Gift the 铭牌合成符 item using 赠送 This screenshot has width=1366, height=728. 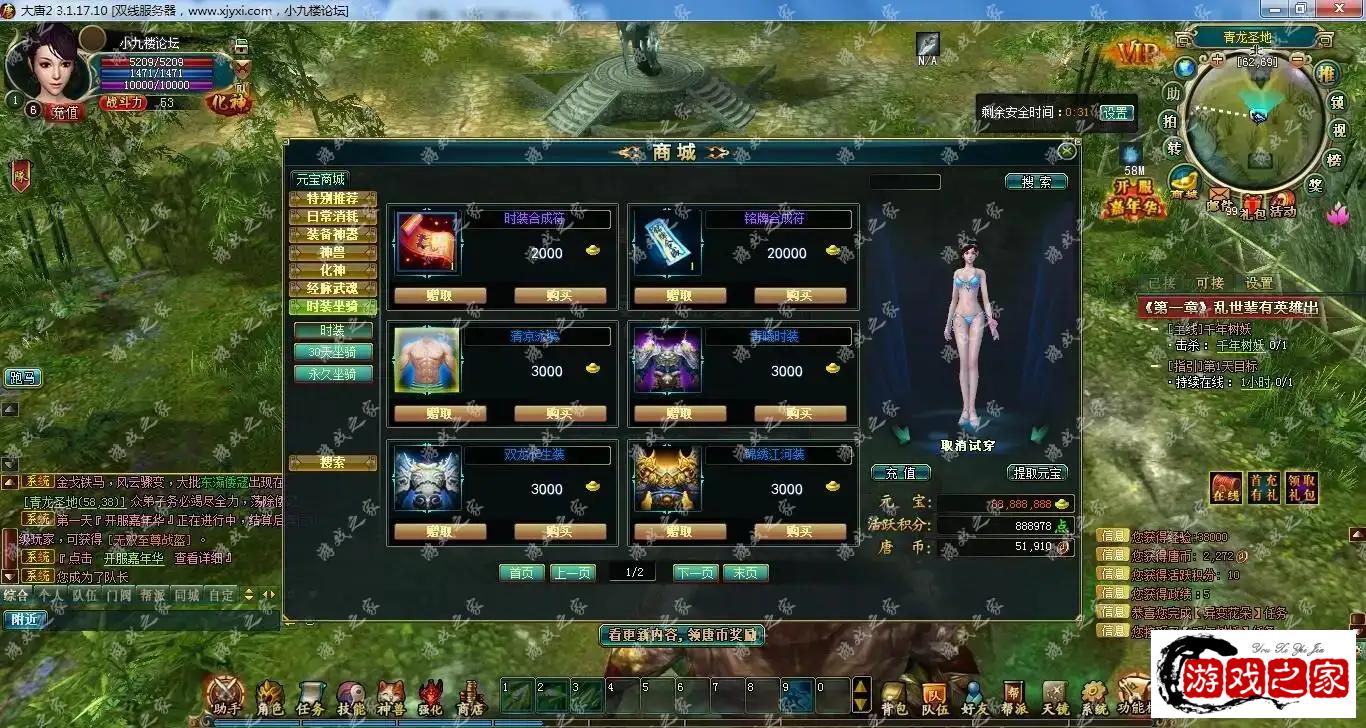[x=680, y=296]
